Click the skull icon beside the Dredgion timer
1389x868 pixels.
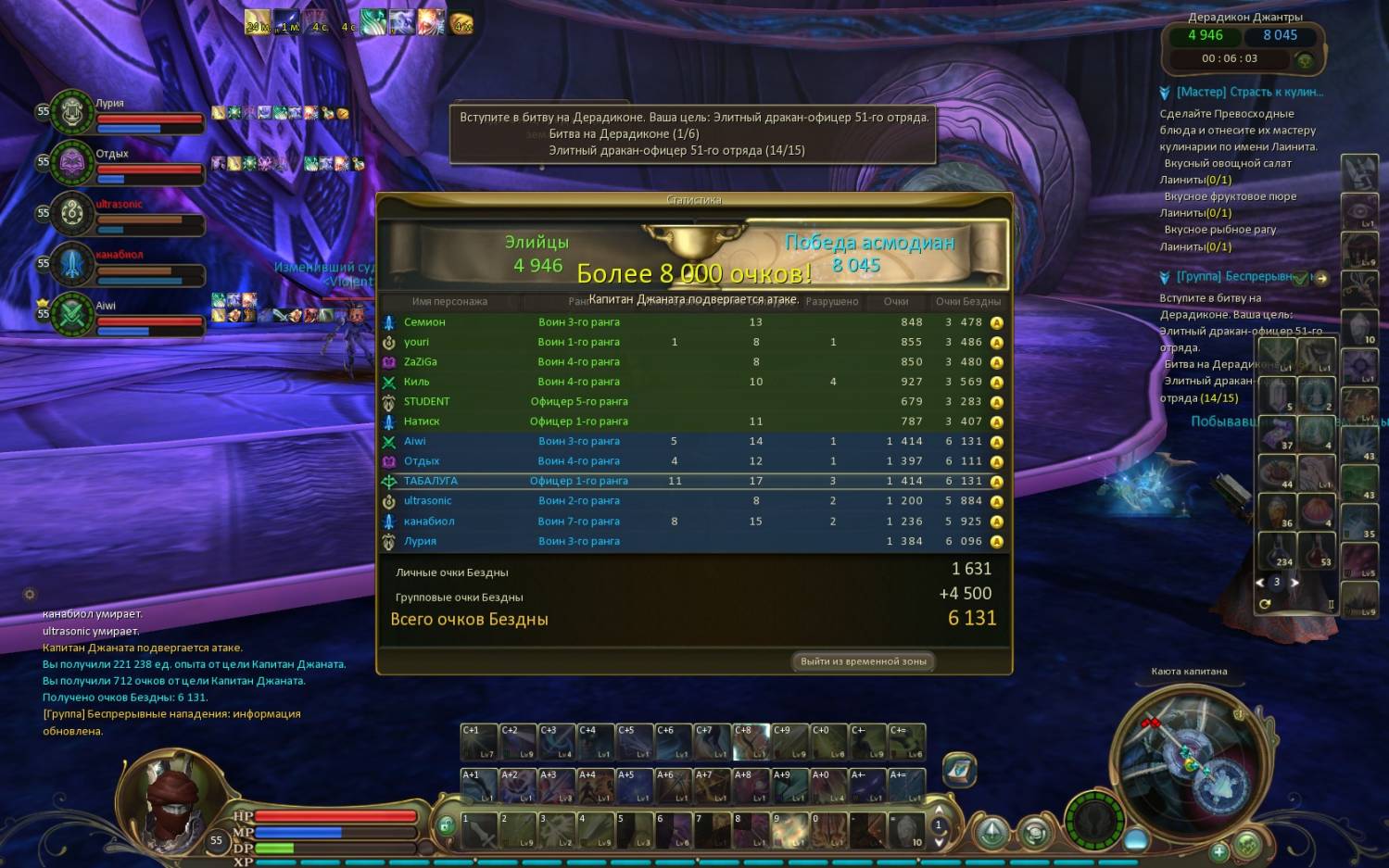[x=1305, y=61]
